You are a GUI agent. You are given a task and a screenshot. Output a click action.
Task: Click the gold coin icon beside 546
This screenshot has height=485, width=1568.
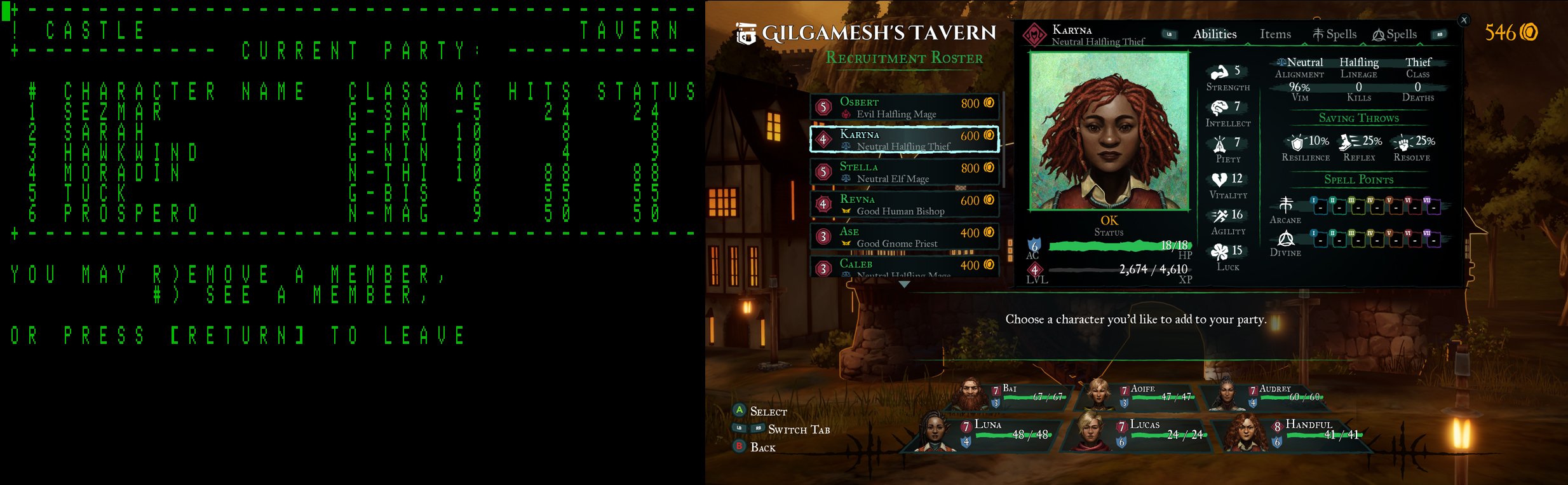coord(1529,31)
